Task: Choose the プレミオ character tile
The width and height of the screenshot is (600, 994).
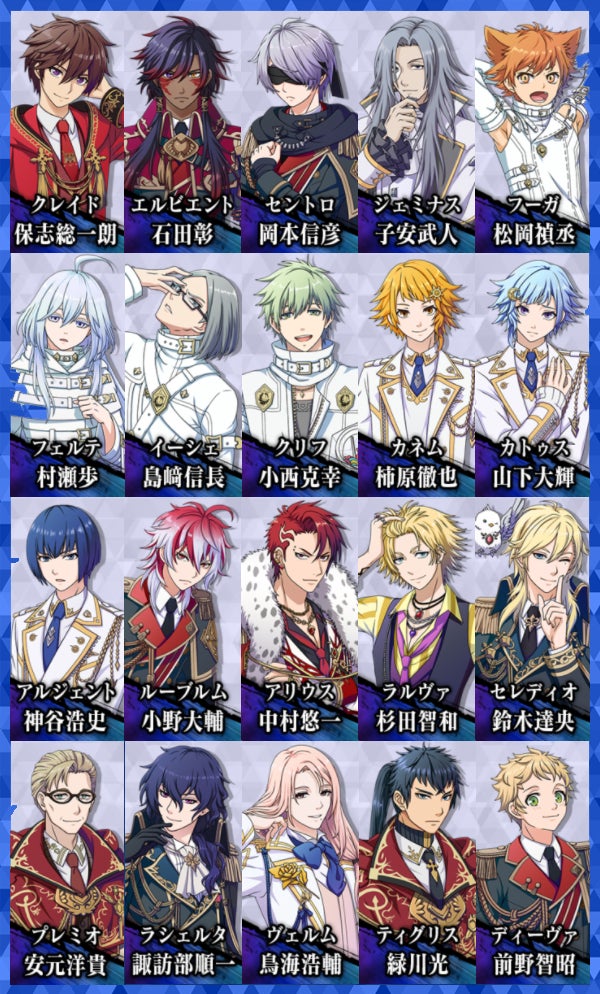Action: click(66, 862)
